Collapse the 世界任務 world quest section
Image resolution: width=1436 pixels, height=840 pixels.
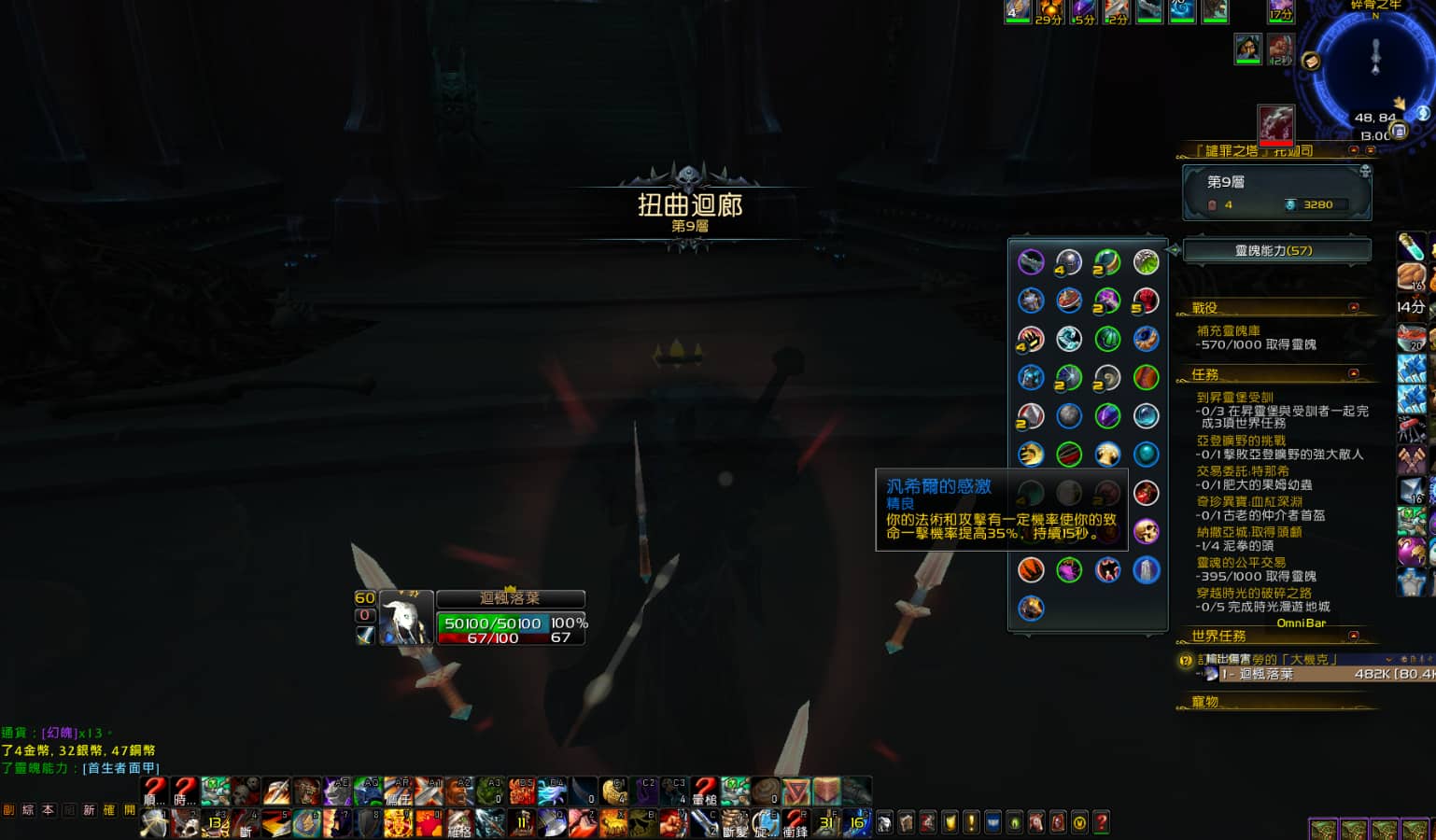coord(1353,636)
